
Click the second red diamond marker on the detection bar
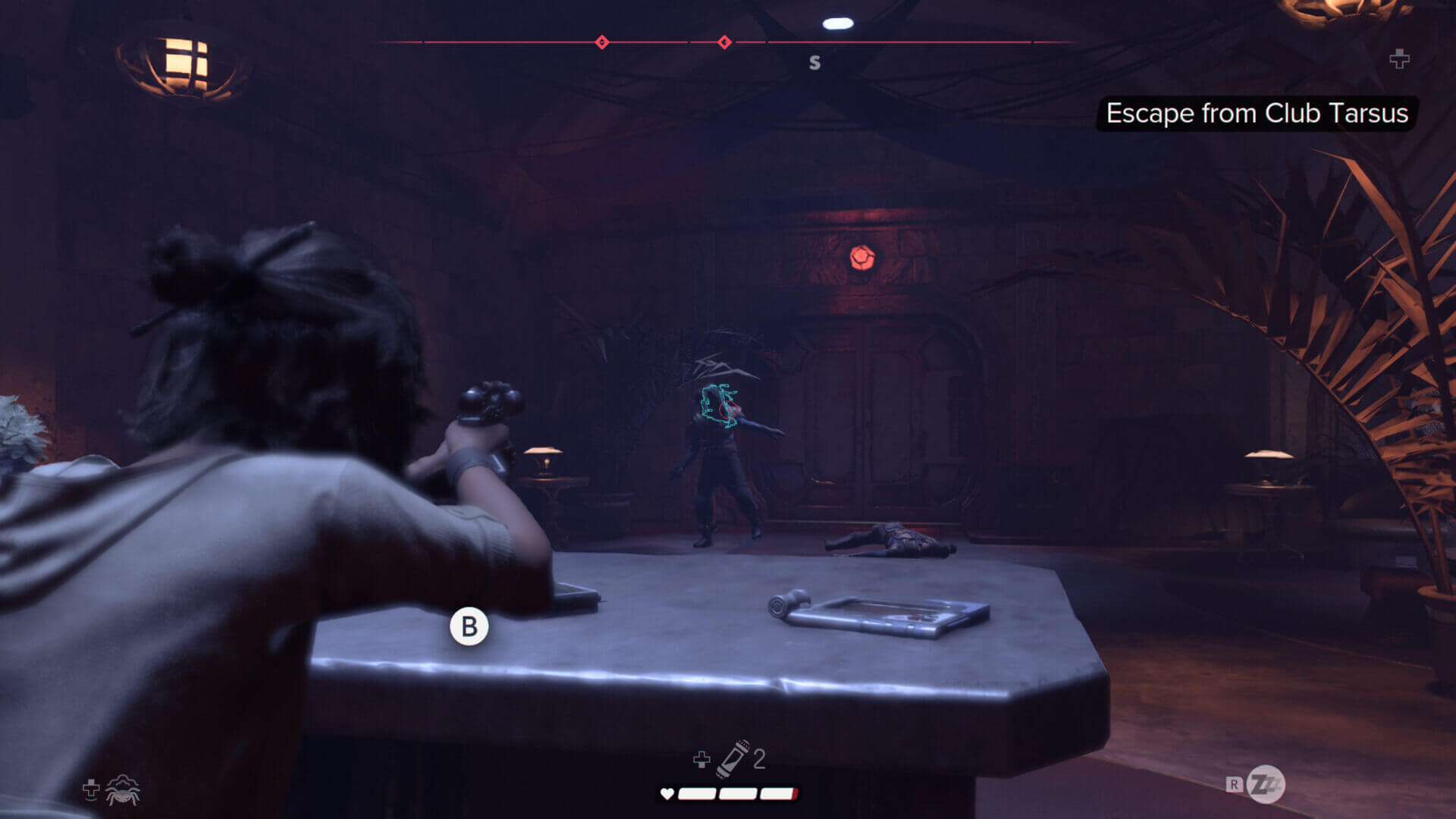point(726,43)
